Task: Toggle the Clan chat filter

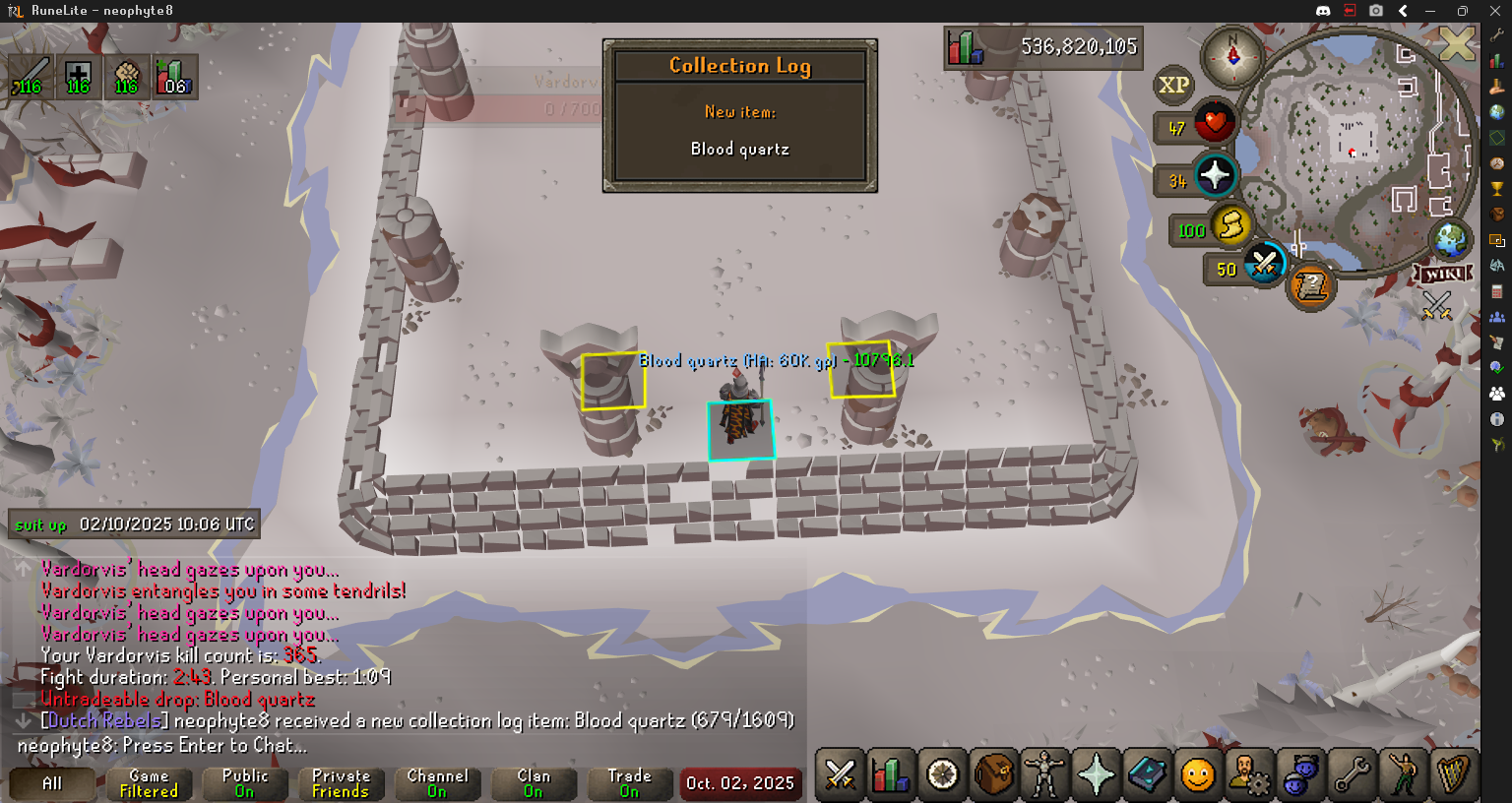Action: [x=534, y=783]
